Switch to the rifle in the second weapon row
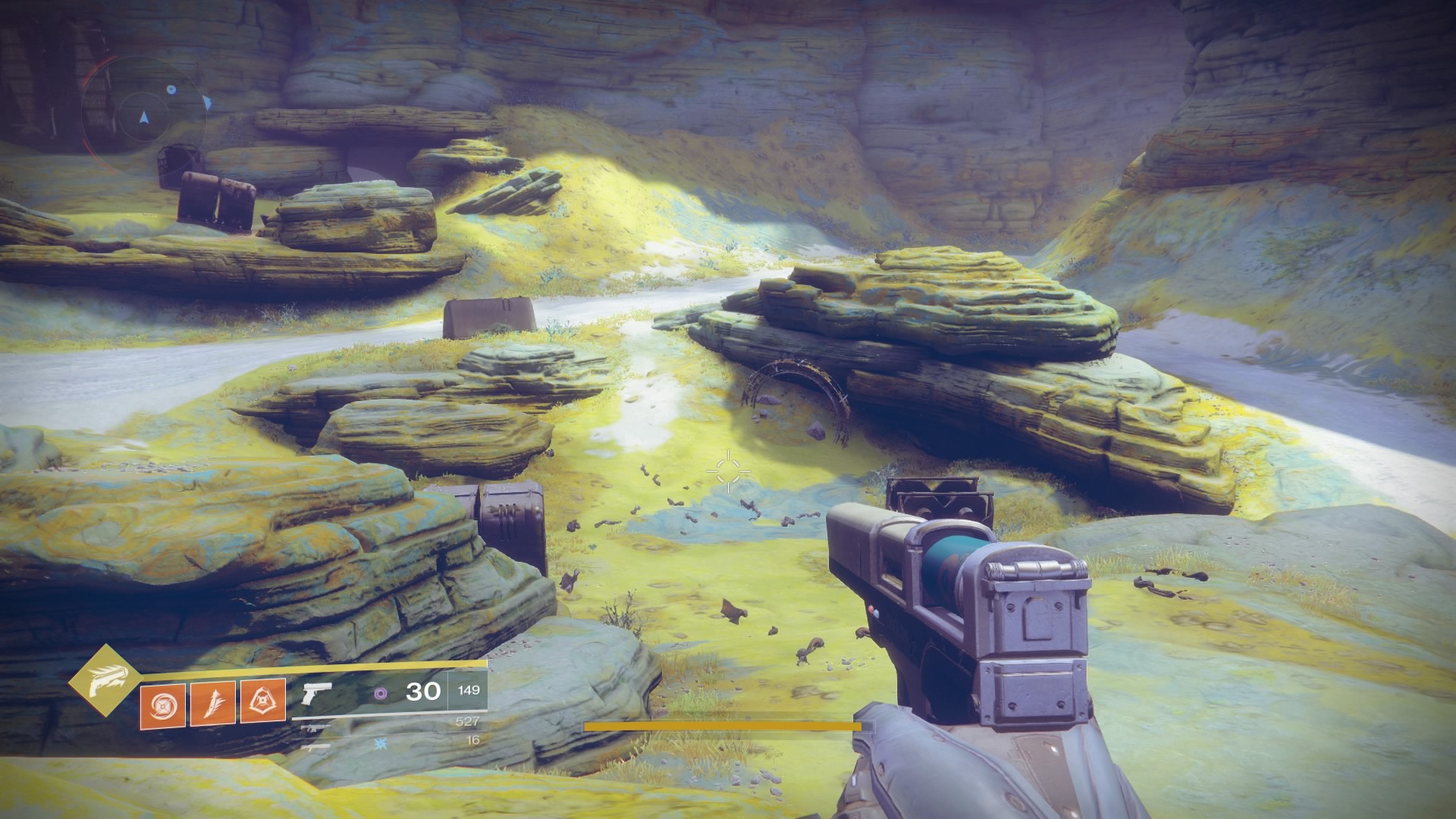The image size is (1456, 819). tap(315, 727)
